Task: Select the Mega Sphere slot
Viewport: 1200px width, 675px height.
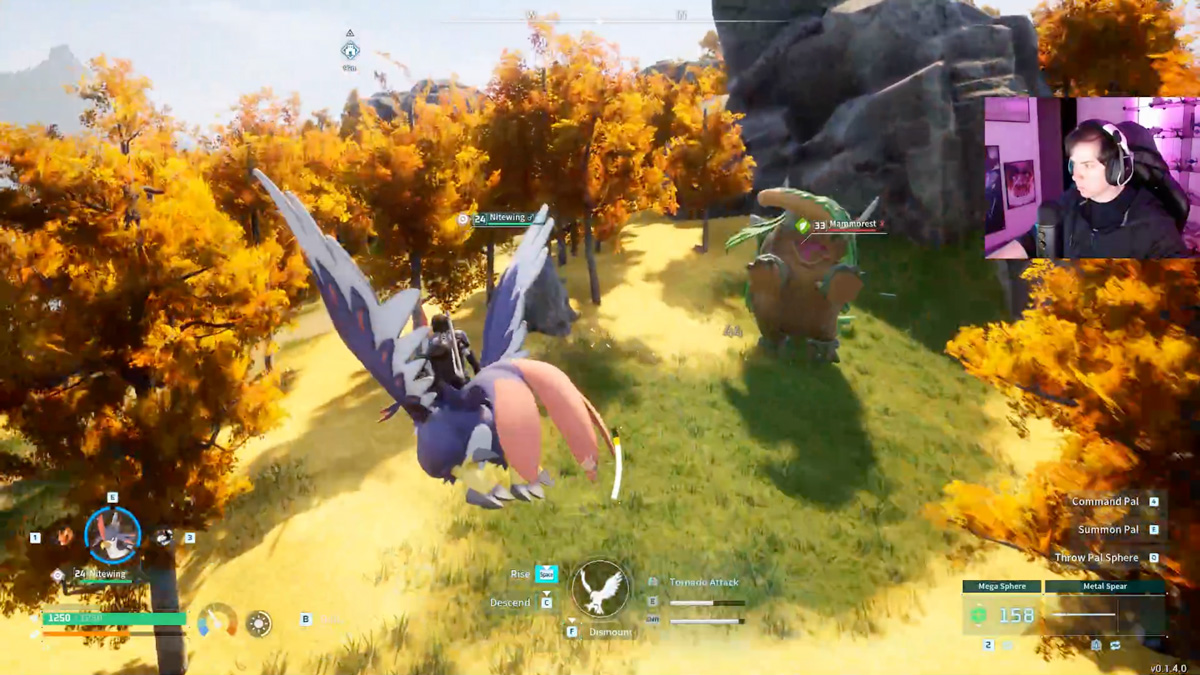Action: click(x=1002, y=614)
